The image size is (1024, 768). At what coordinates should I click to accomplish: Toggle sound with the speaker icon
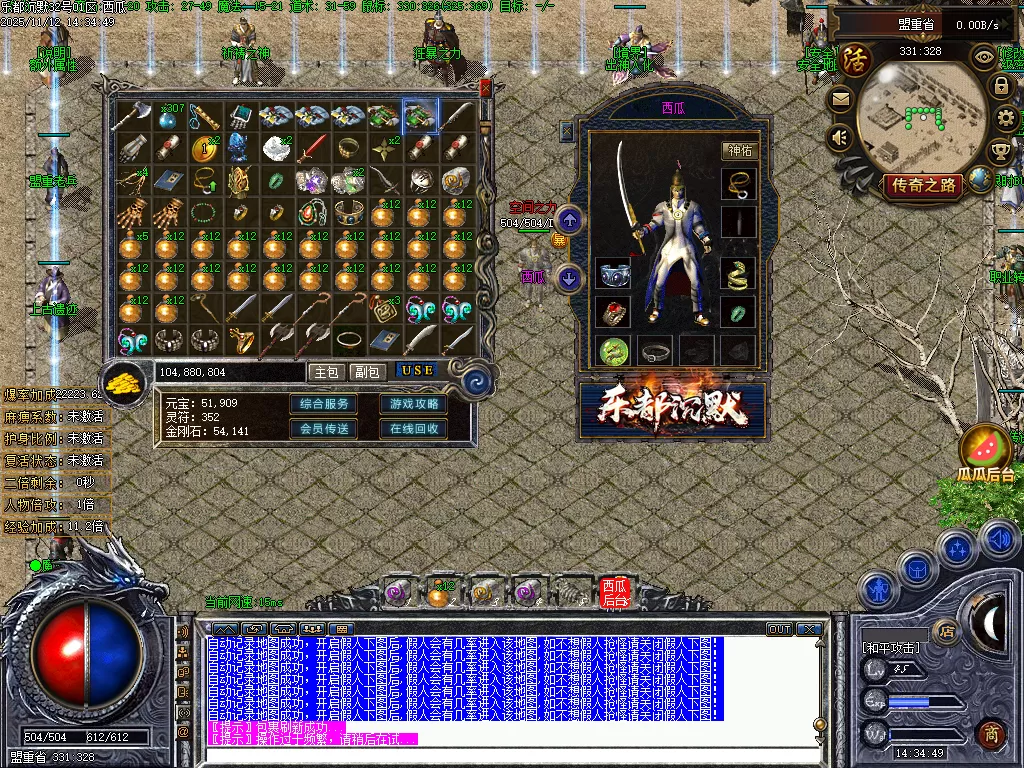coord(840,137)
